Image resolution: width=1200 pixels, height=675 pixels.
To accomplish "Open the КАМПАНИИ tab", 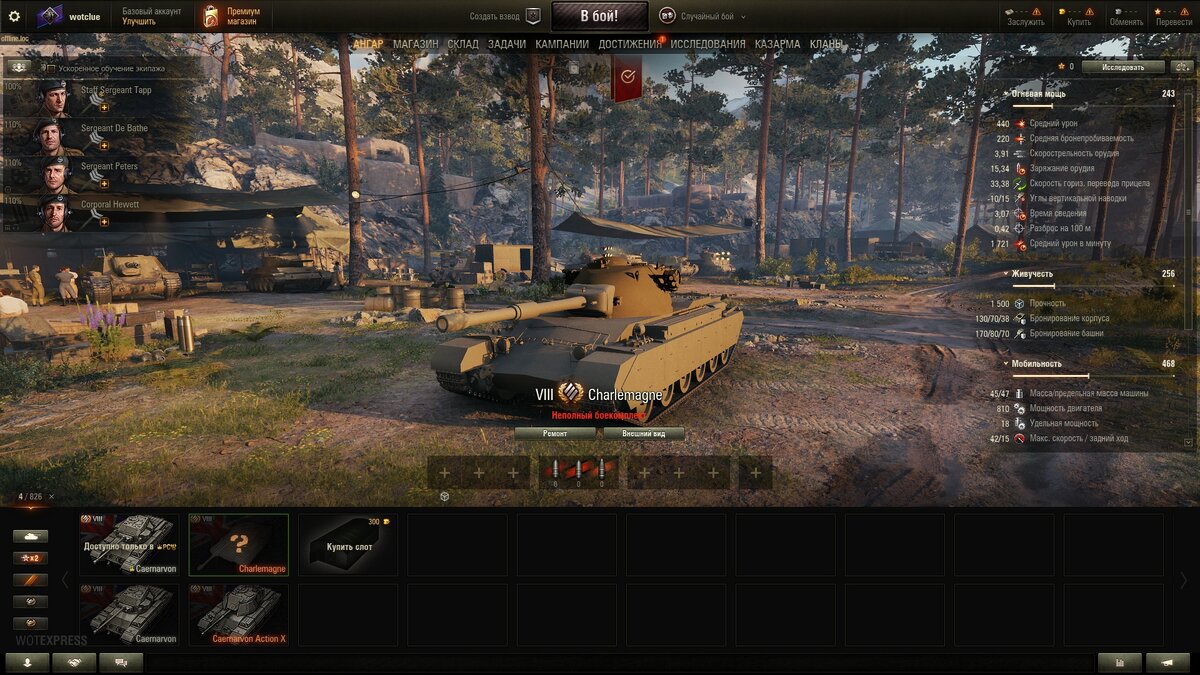I will point(562,44).
